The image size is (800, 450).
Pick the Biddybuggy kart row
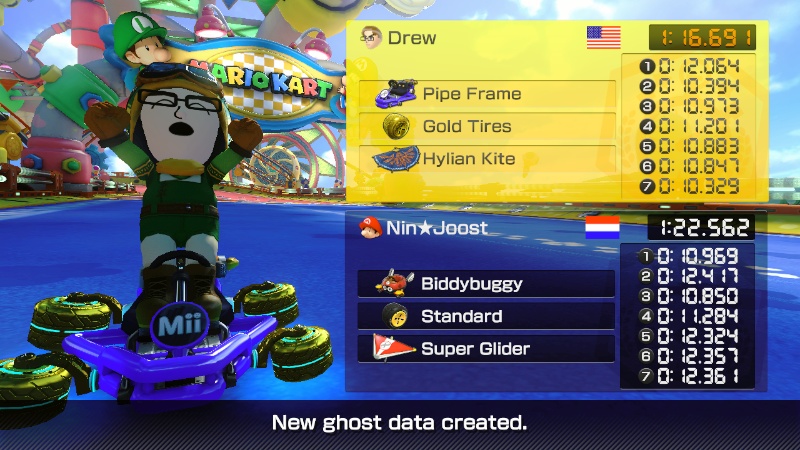[x=486, y=284]
